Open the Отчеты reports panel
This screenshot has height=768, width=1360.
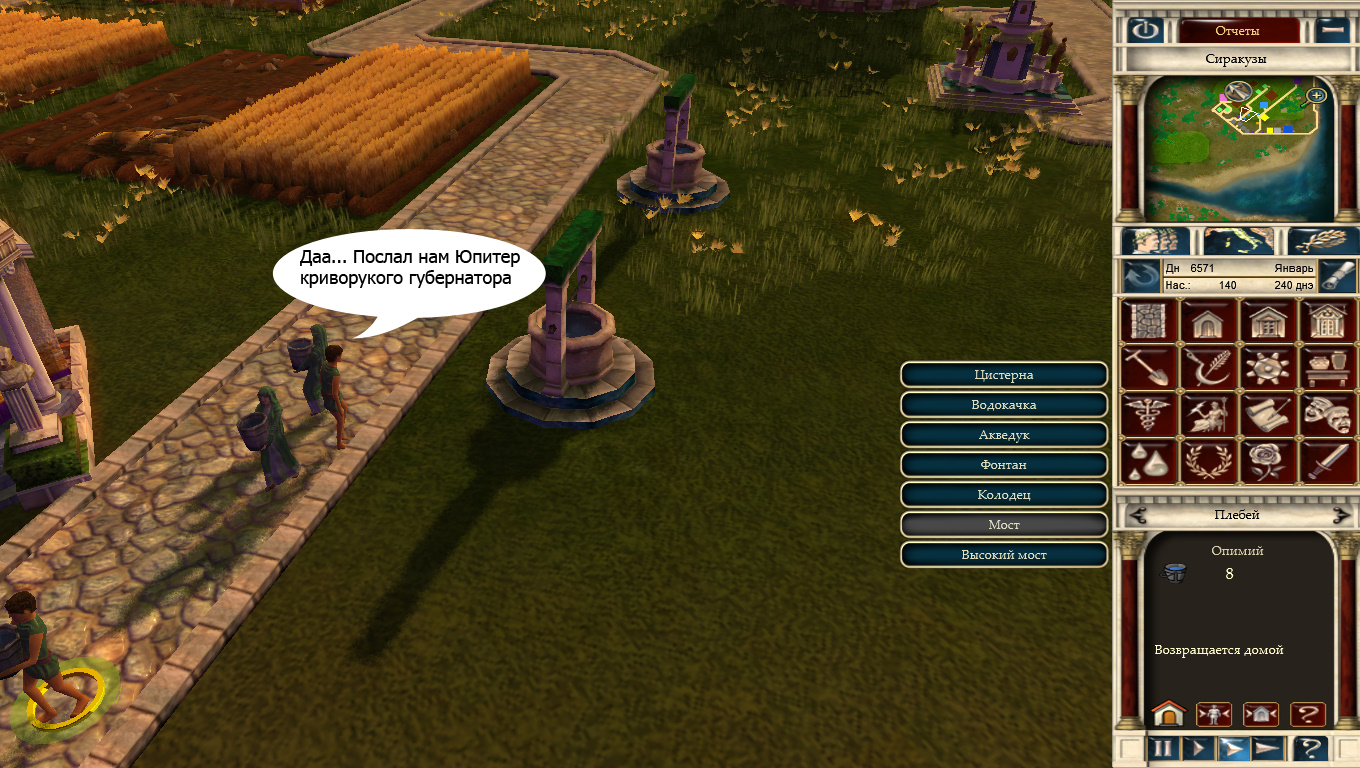1238,30
